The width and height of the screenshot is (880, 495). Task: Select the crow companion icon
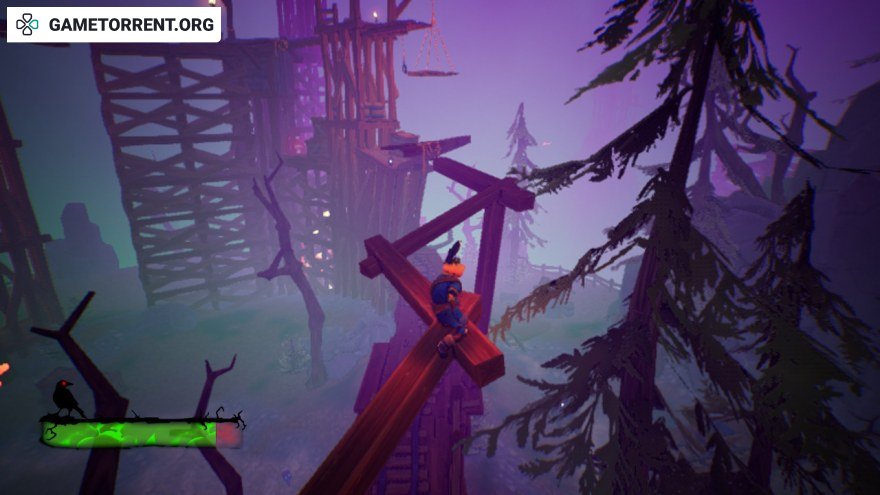tap(67, 398)
